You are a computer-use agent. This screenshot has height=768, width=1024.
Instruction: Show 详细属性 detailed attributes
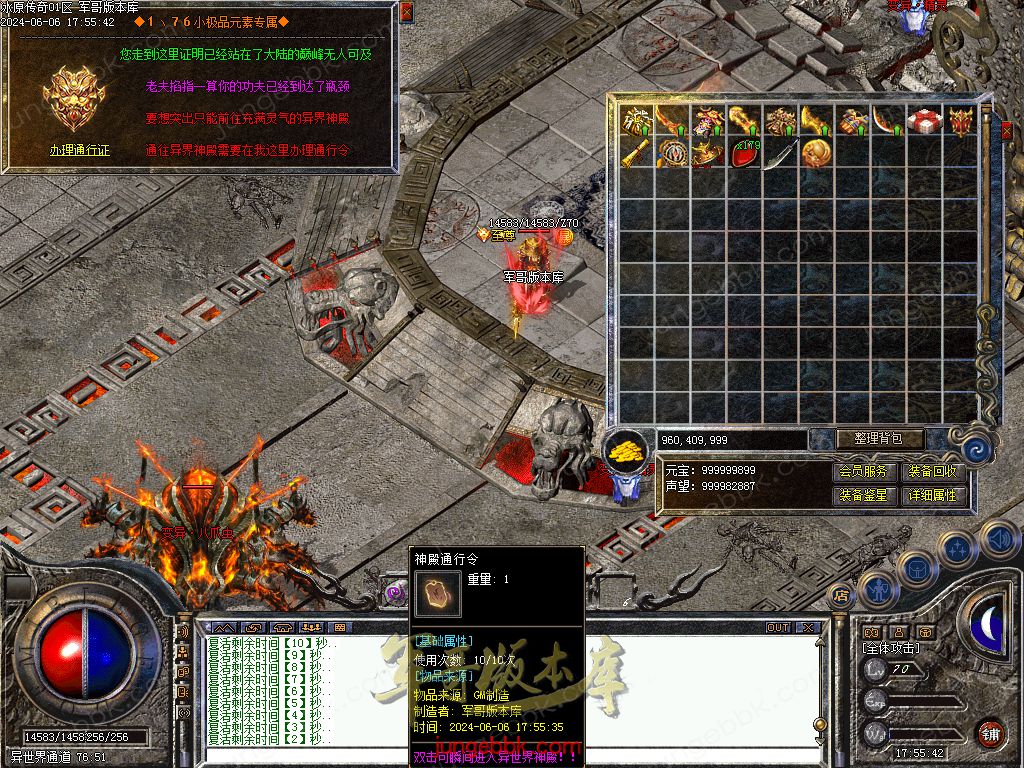pos(932,495)
